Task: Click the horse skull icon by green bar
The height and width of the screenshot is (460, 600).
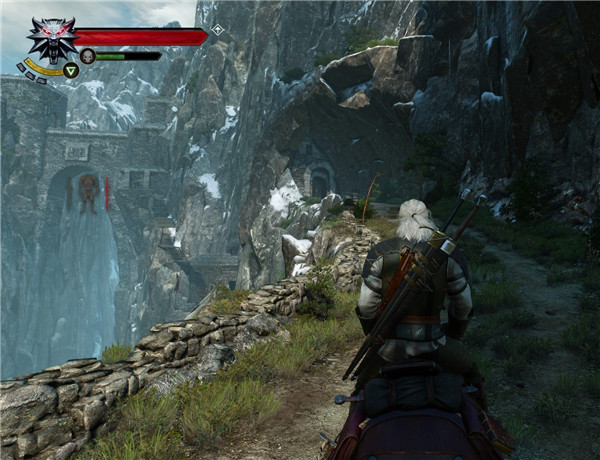Action: (x=88, y=56)
